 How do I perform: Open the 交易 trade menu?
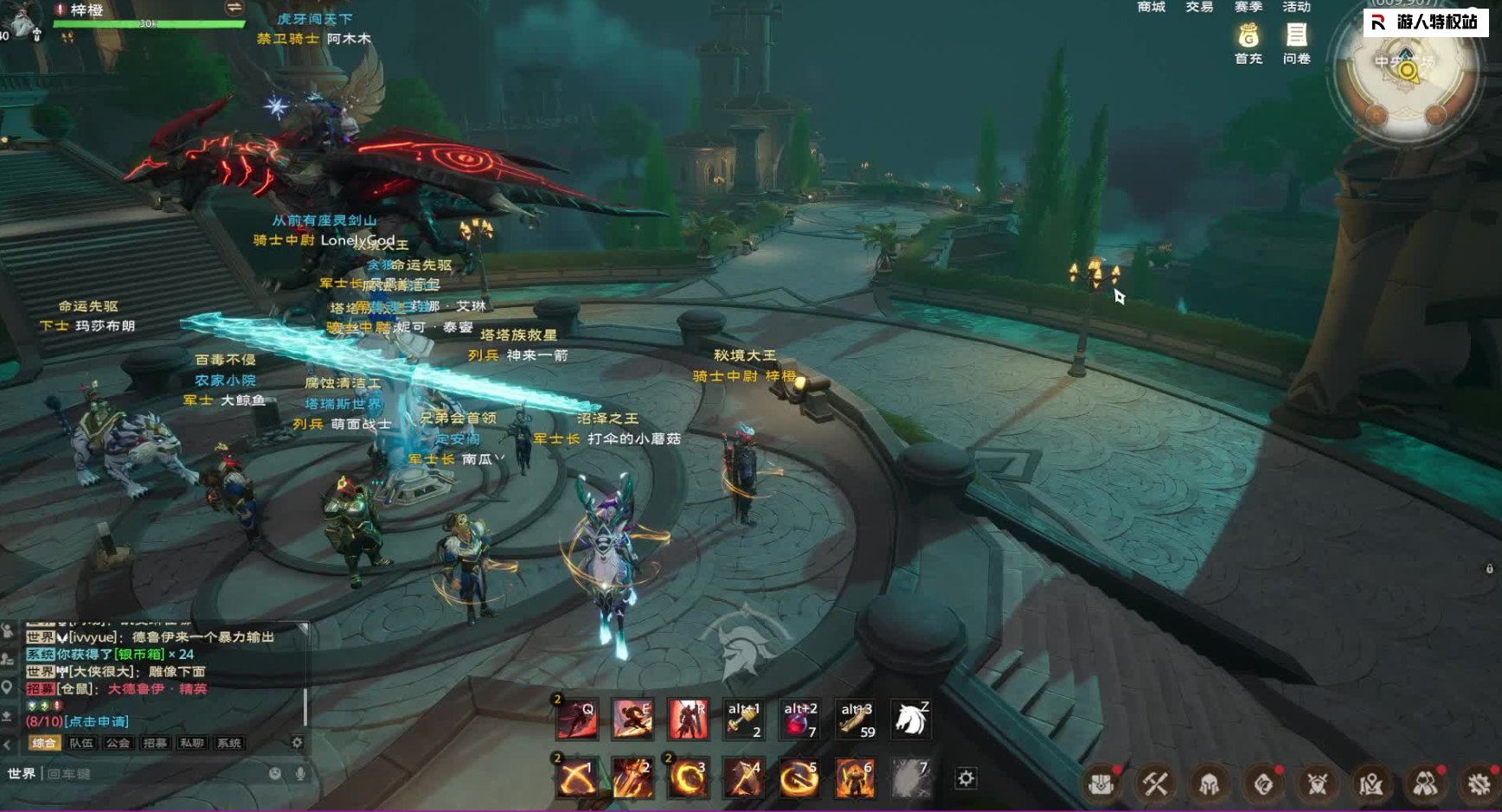click(1199, 7)
